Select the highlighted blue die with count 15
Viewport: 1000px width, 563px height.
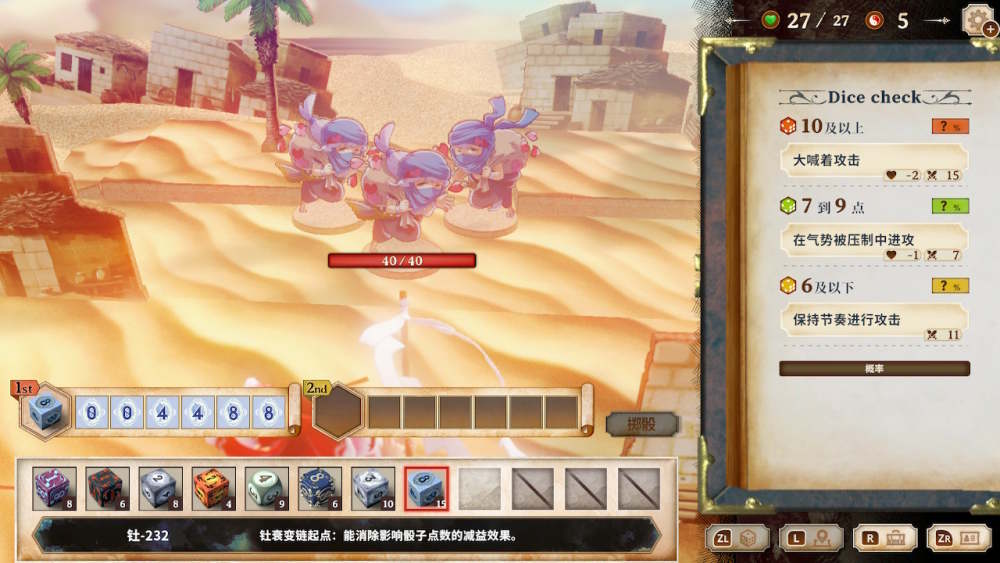click(x=426, y=488)
